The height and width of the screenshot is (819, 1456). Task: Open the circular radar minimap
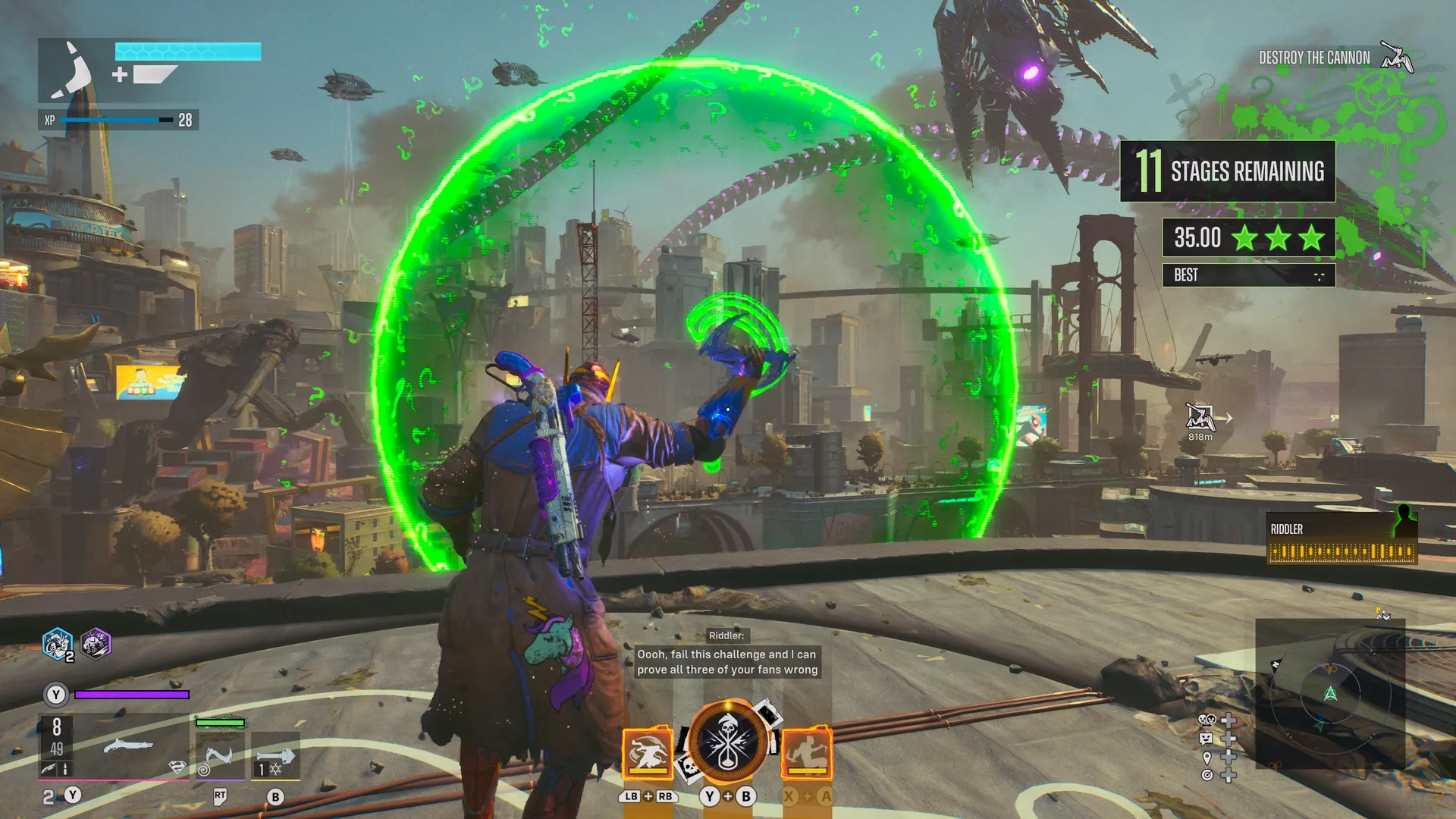[1330, 694]
